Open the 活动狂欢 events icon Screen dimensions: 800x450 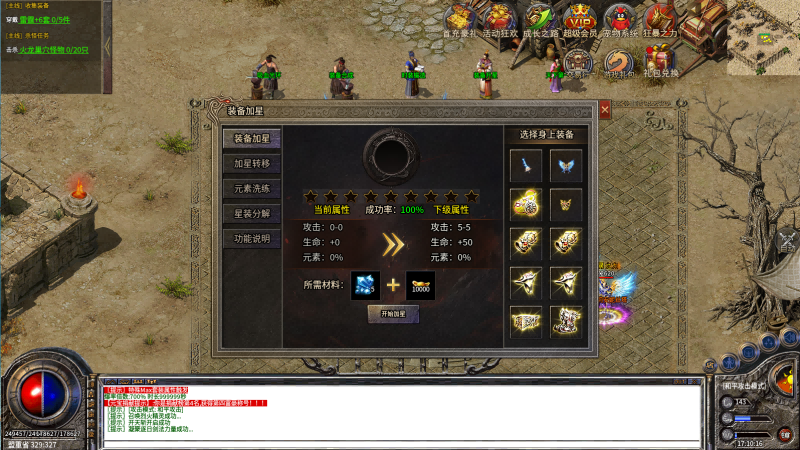coord(499,20)
